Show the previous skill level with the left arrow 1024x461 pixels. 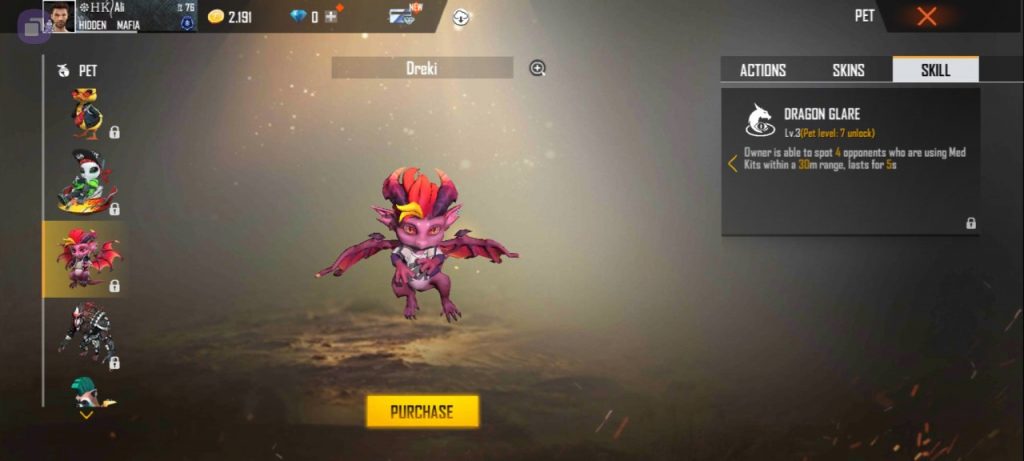(x=732, y=163)
